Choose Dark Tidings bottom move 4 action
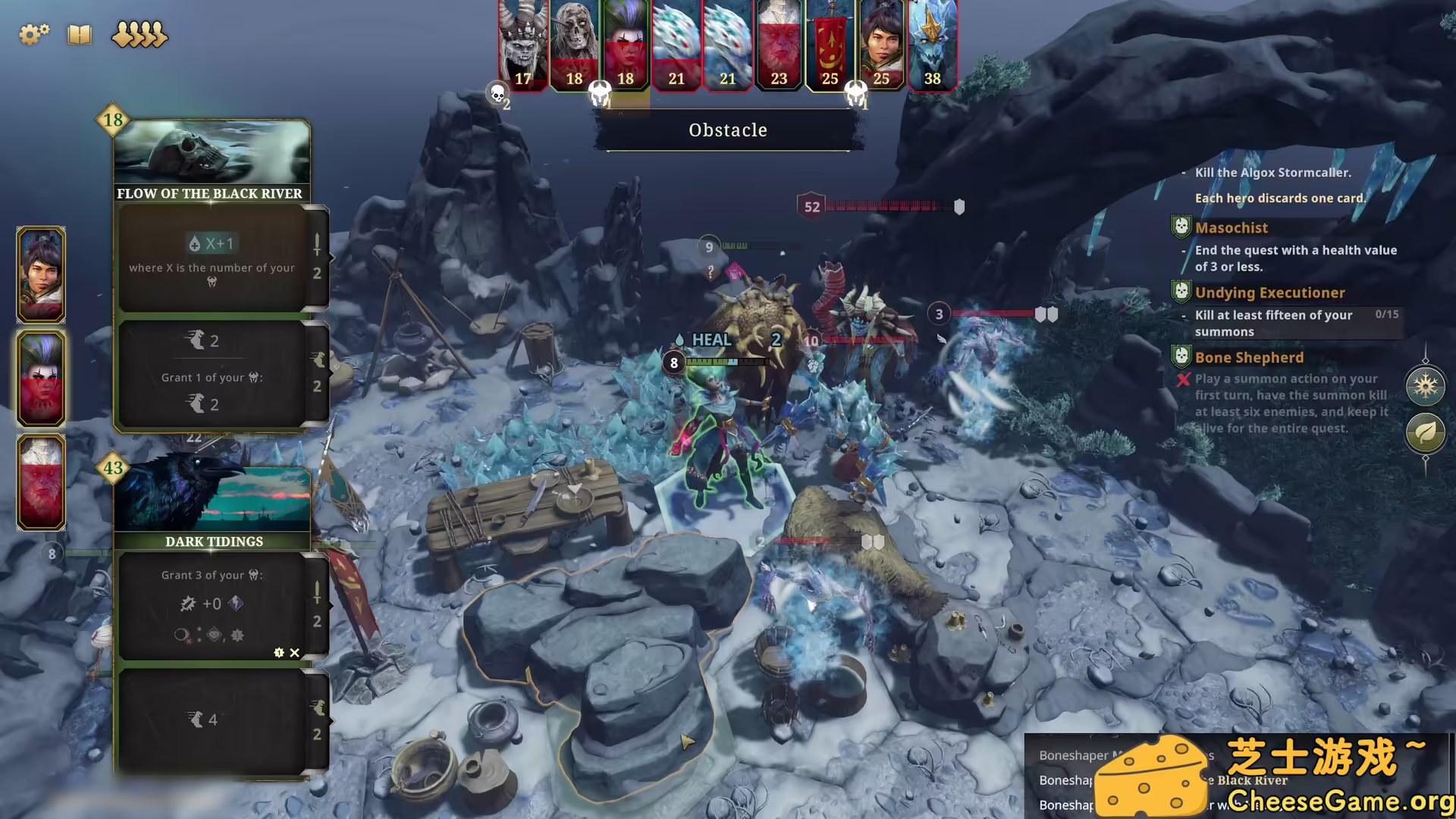This screenshot has height=819, width=1456. (212, 720)
